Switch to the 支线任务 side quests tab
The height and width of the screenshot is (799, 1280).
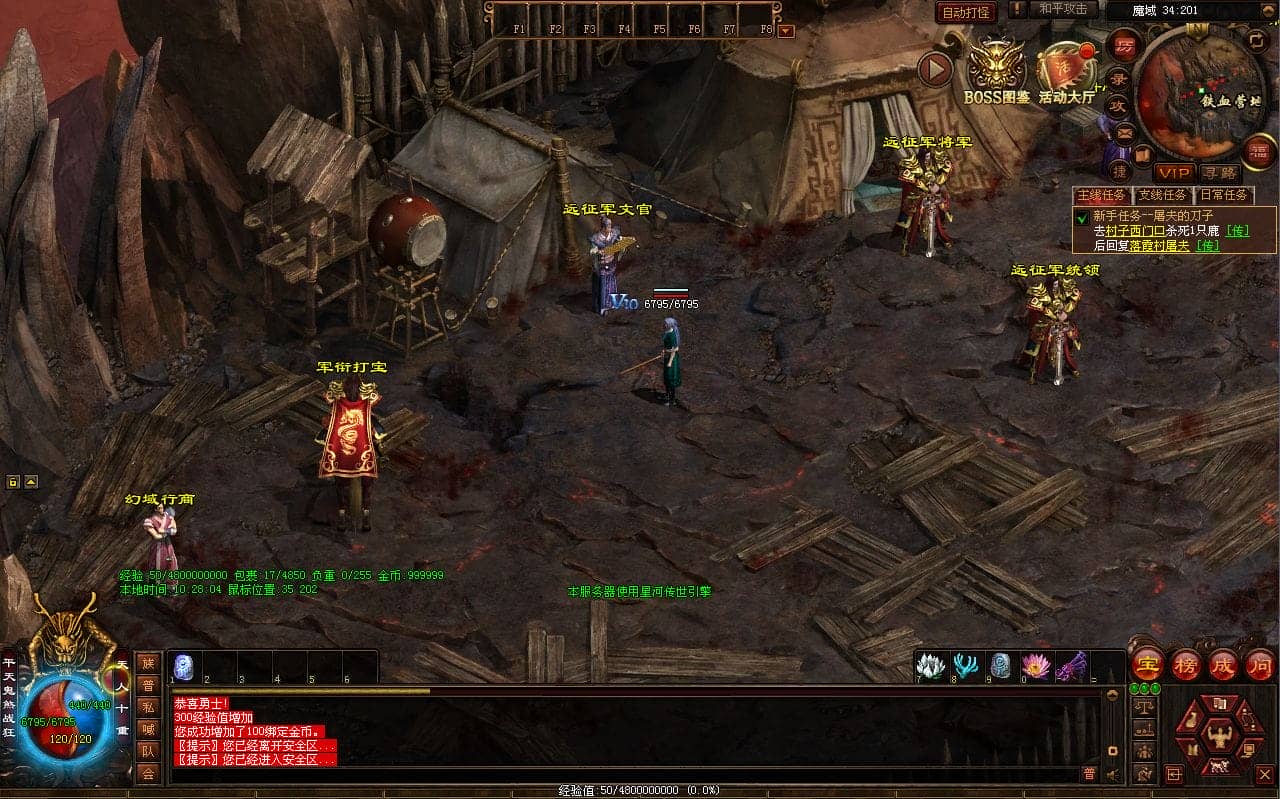pos(1162,195)
